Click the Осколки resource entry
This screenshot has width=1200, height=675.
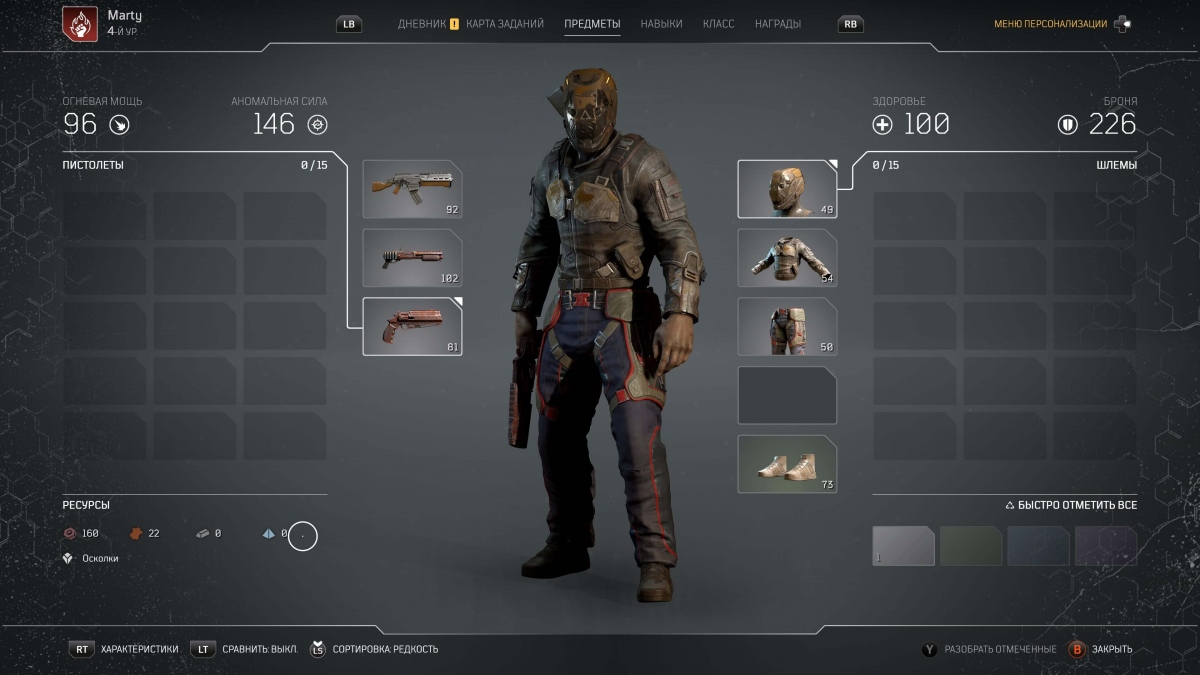pyautogui.click(x=99, y=559)
